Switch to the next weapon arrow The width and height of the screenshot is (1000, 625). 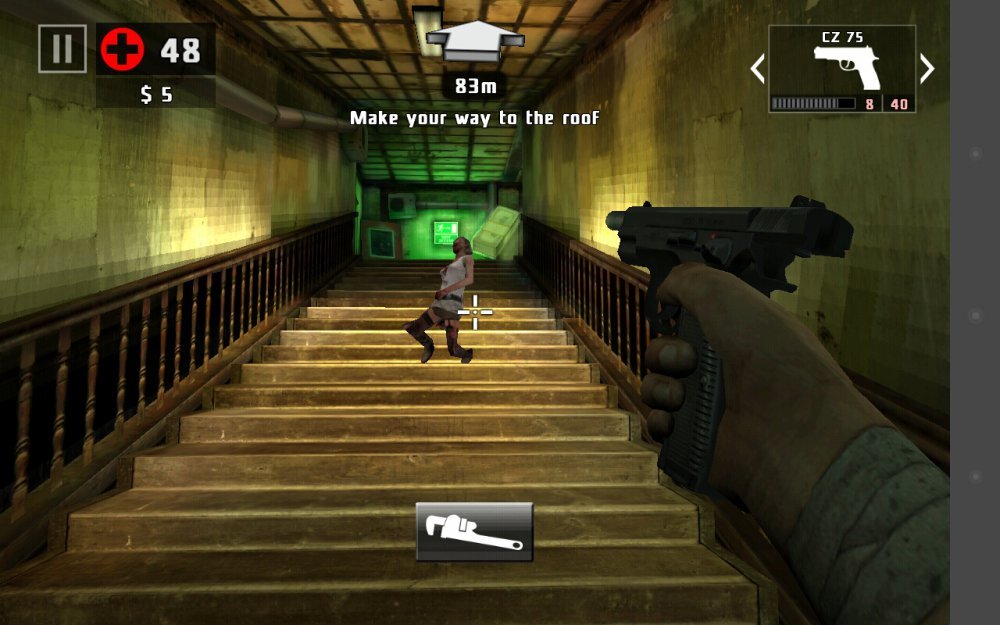pos(927,69)
